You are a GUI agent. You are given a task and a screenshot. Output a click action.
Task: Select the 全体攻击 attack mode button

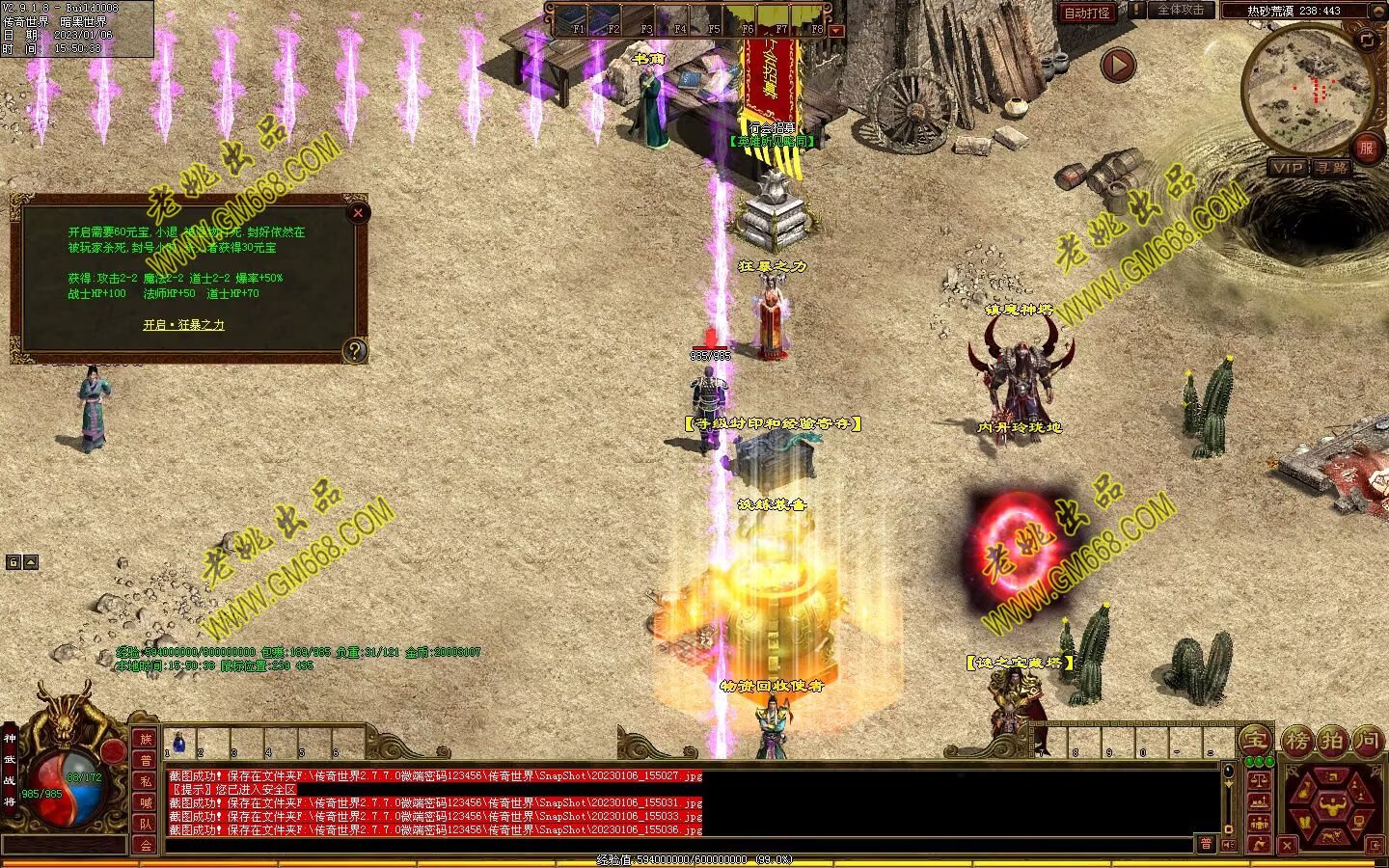(x=1180, y=11)
